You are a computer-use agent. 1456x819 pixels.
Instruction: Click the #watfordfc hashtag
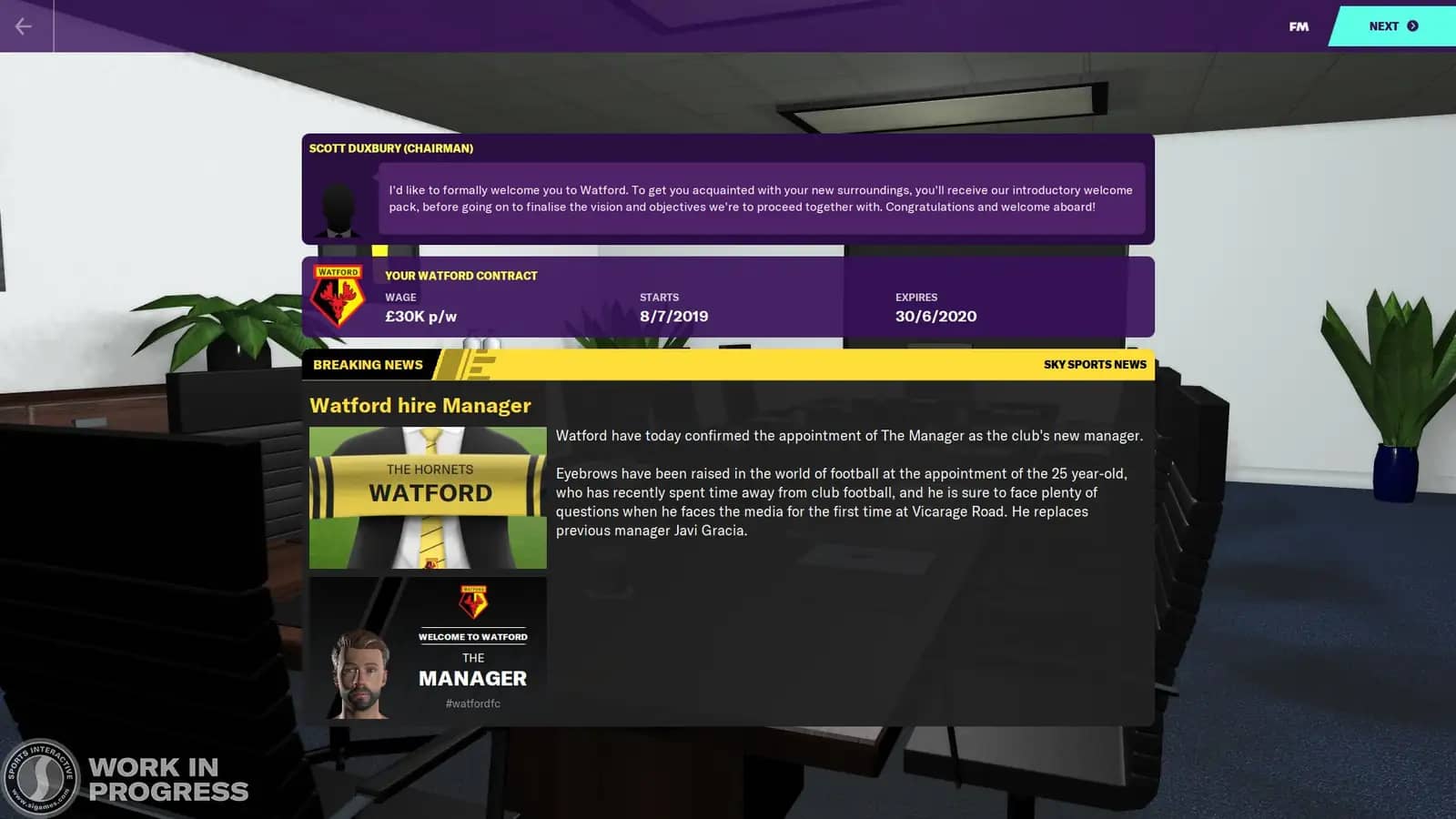[x=473, y=703]
